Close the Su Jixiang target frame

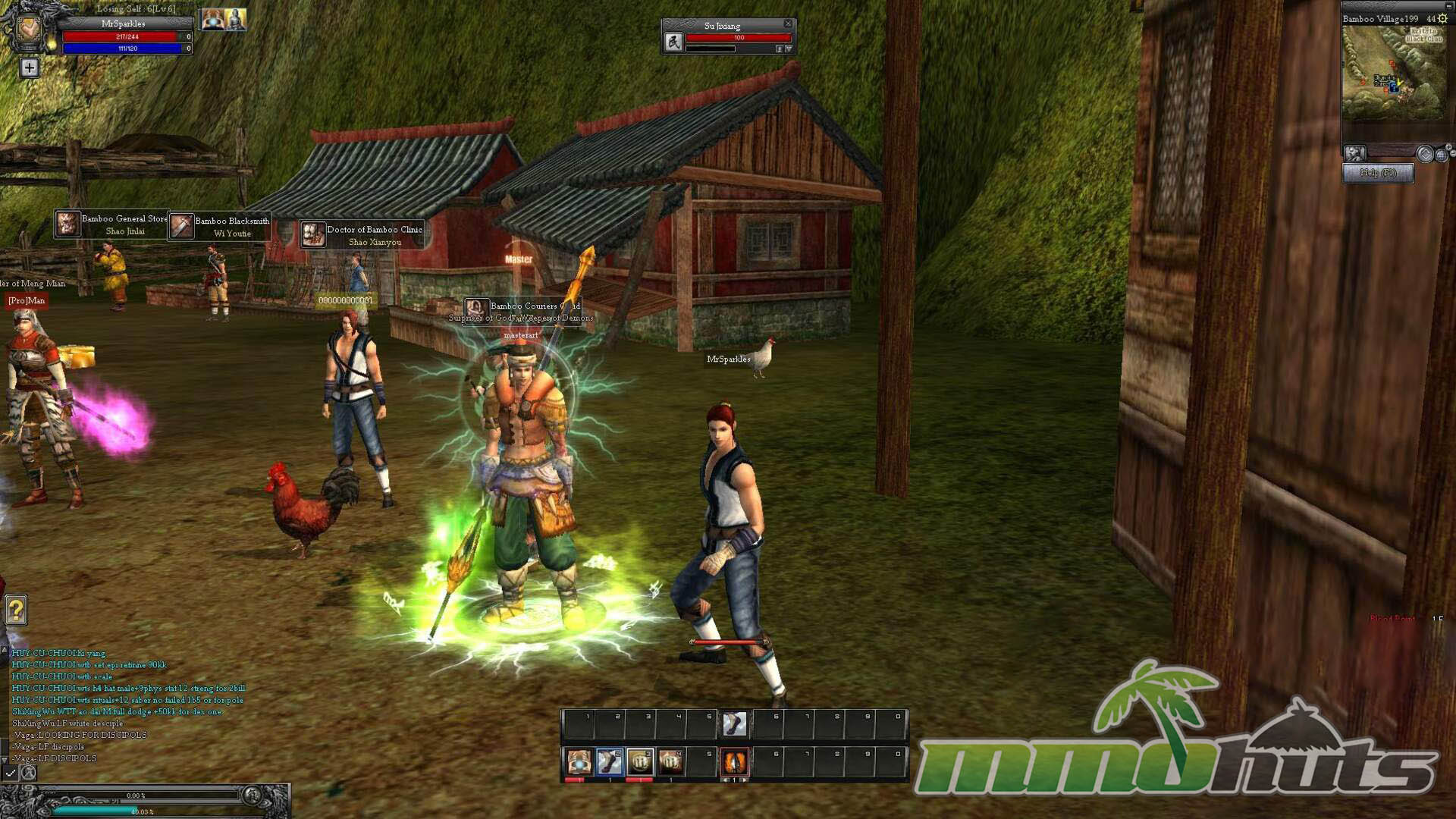pyautogui.click(x=788, y=24)
